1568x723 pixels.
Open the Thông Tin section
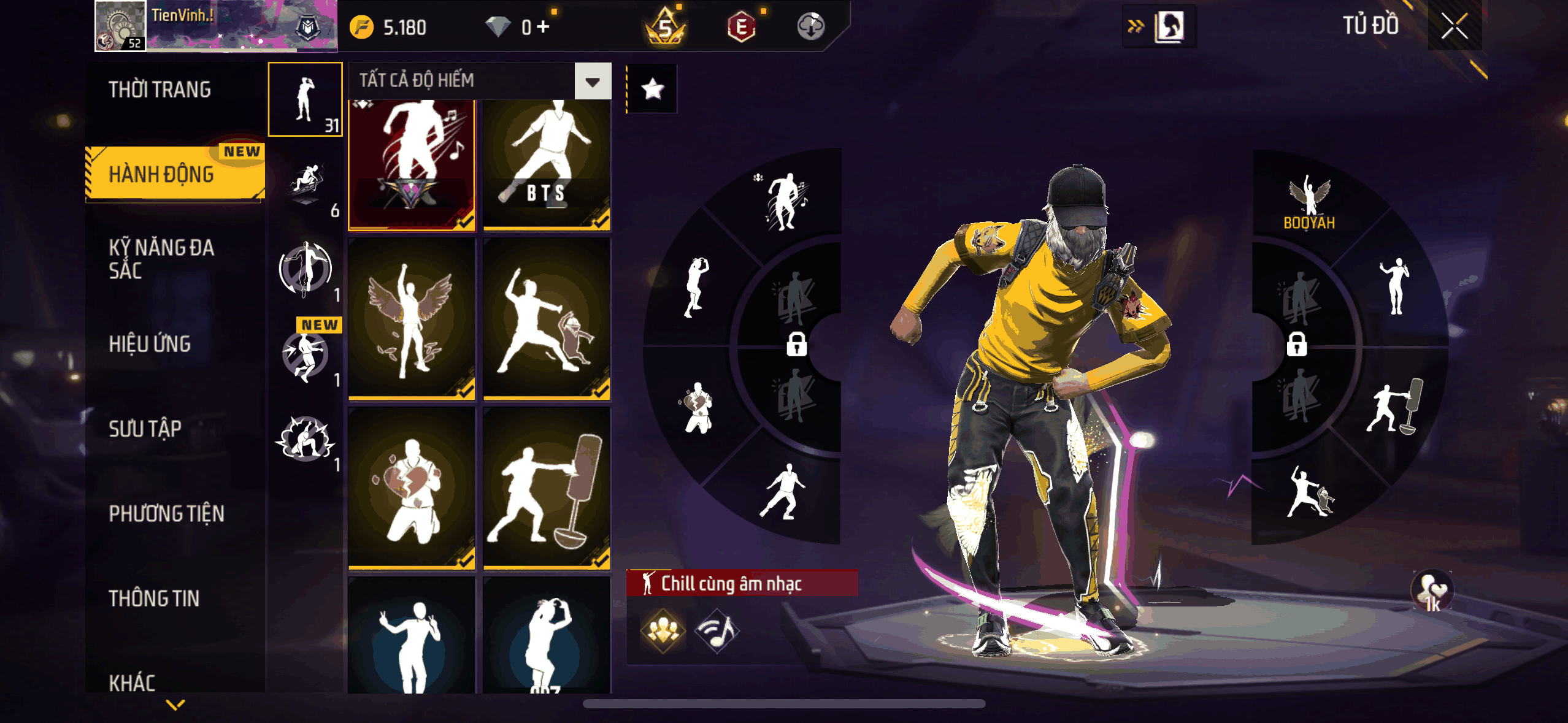click(154, 598)
